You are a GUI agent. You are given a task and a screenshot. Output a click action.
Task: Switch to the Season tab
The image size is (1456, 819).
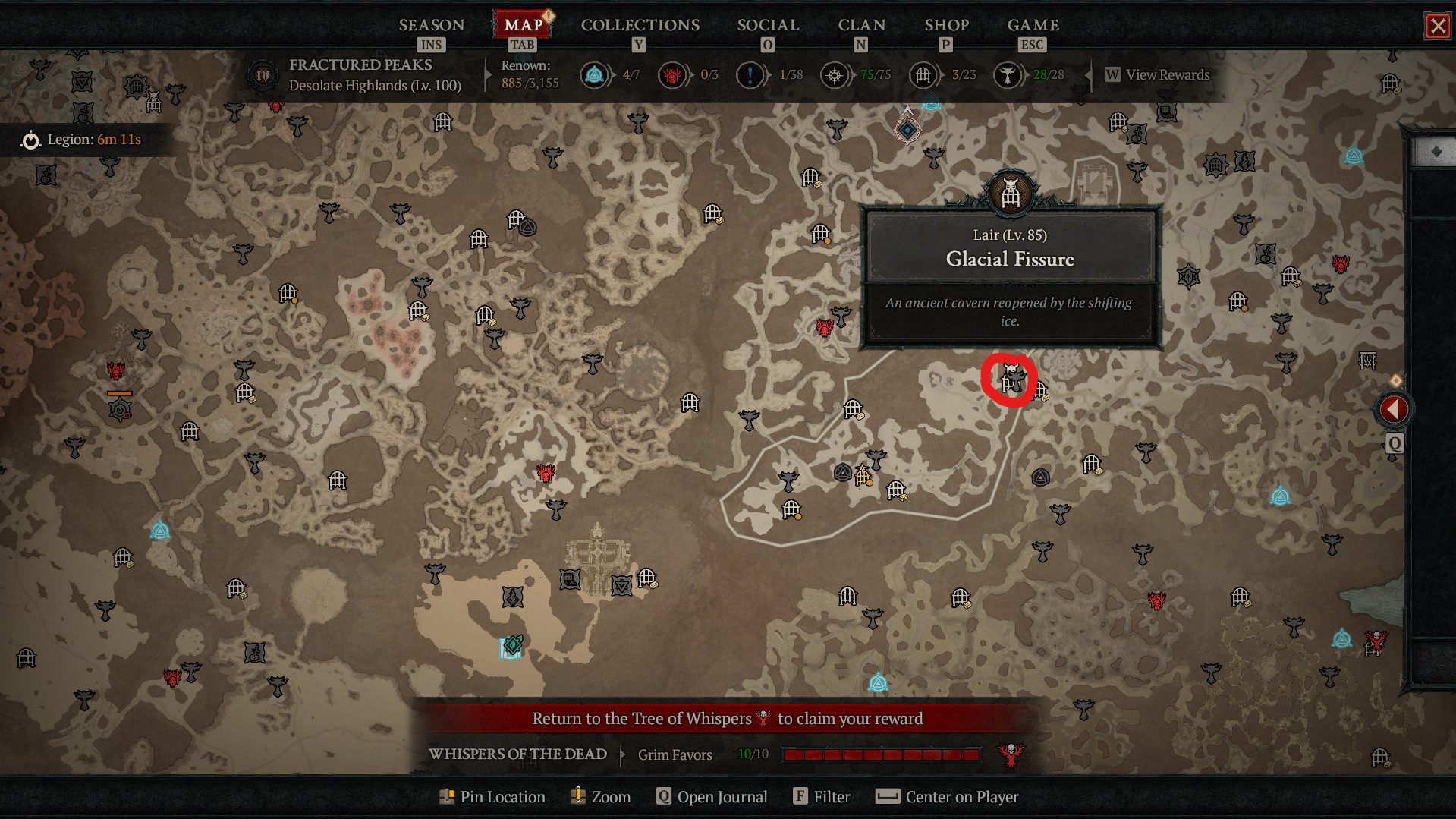431,25
